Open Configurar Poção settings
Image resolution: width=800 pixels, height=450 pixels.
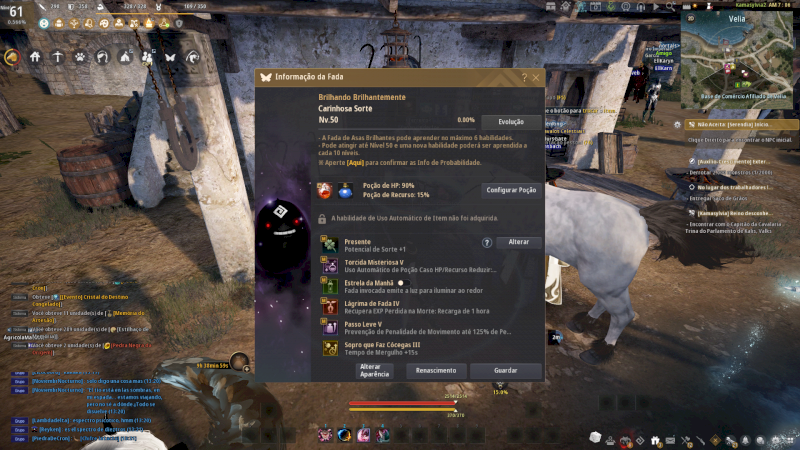[x=511, y=189]
